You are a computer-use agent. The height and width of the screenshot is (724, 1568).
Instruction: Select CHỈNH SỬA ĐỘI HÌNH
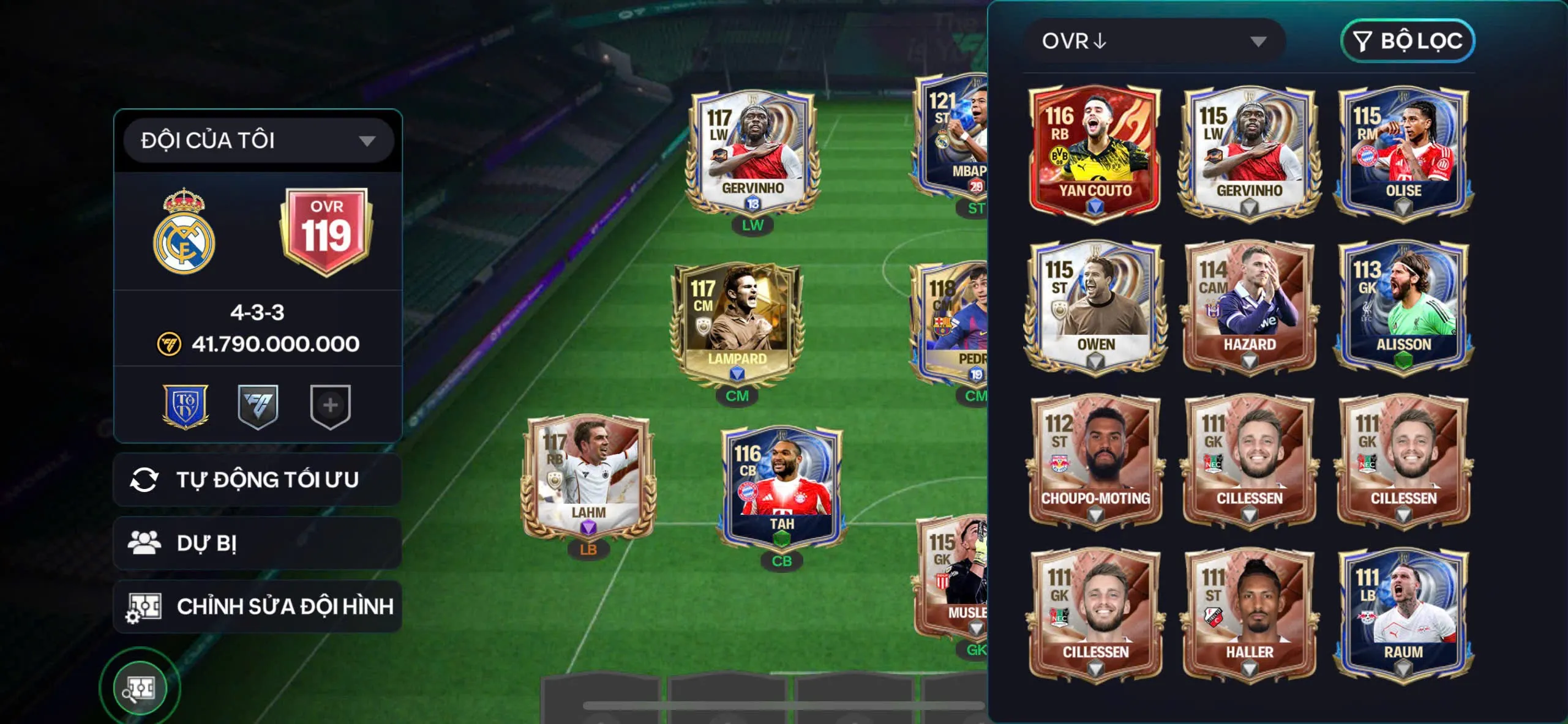pos(258,606)
